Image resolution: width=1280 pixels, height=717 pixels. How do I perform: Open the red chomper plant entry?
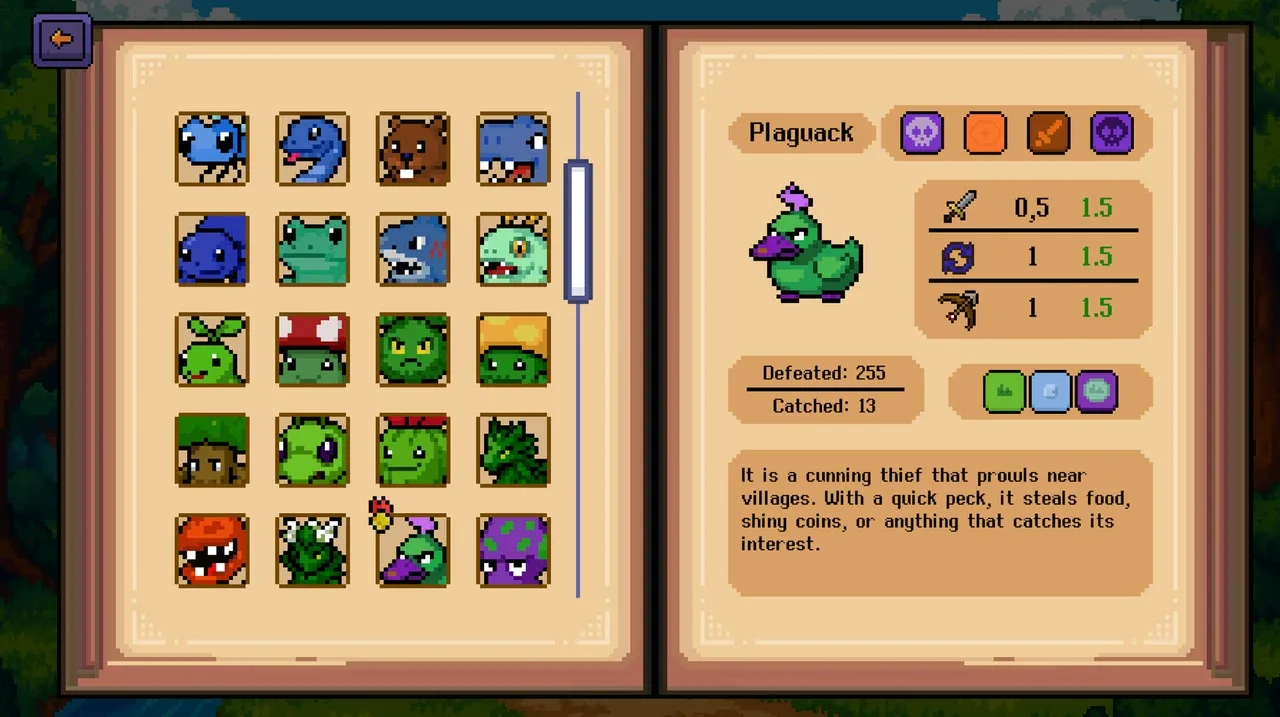coord(212,550)
